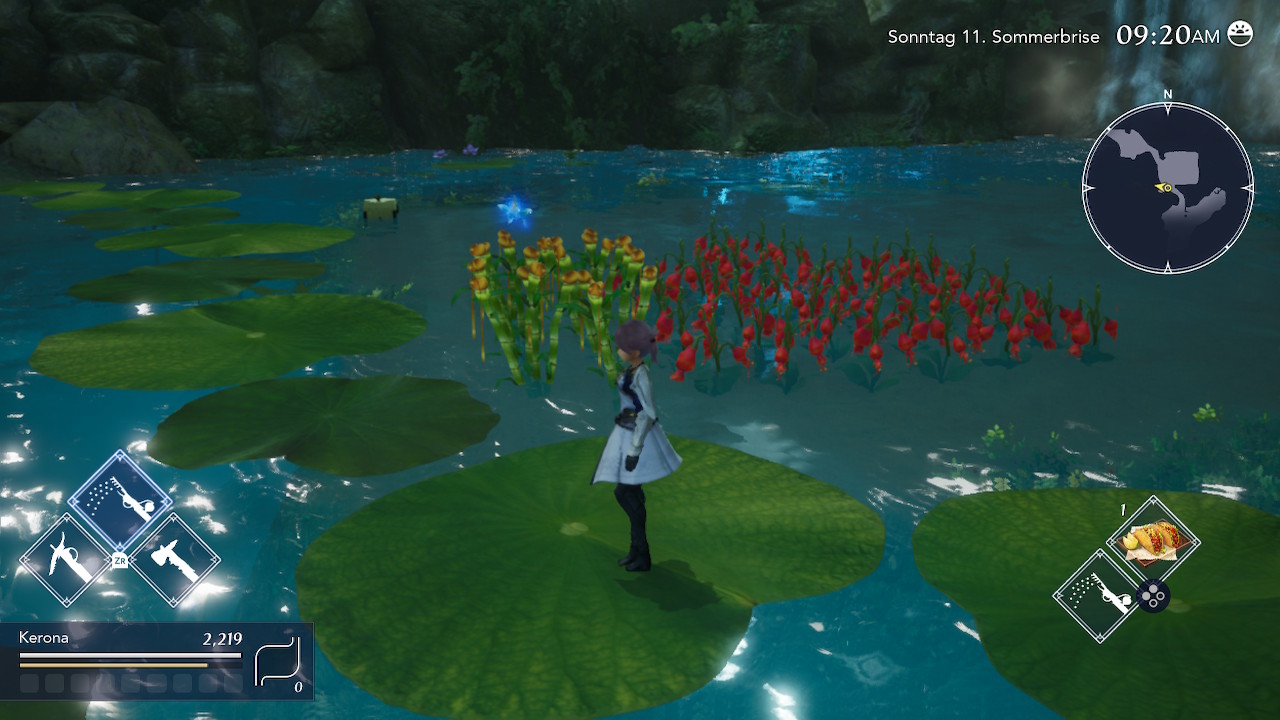This screenshot has height=720, width=1280.
Task: Open the circular minimap
Action: (1167, 187)
